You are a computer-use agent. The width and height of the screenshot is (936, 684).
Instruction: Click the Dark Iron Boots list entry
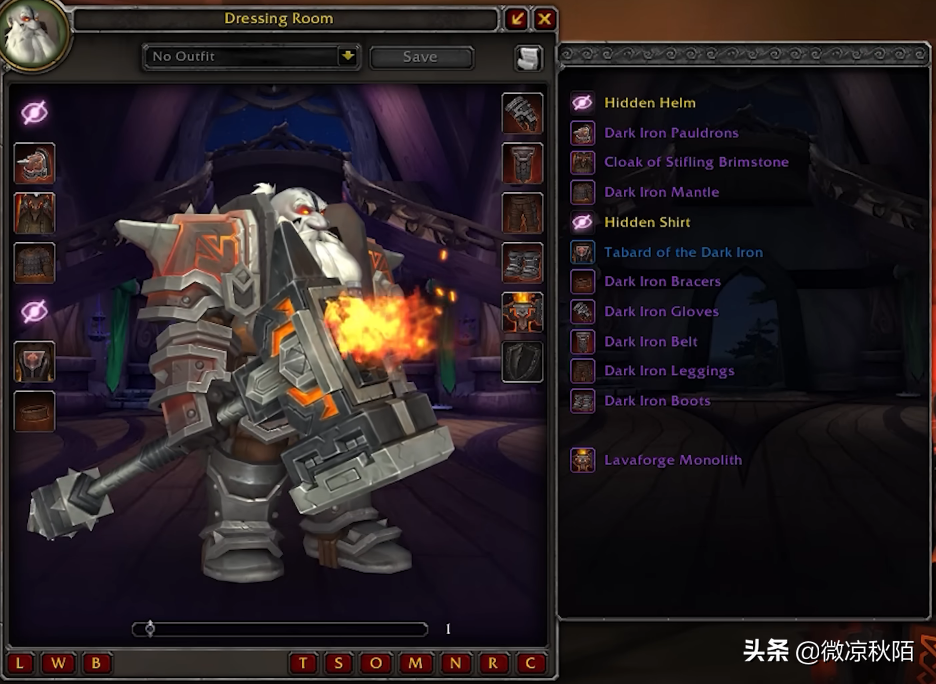[657, 401]
